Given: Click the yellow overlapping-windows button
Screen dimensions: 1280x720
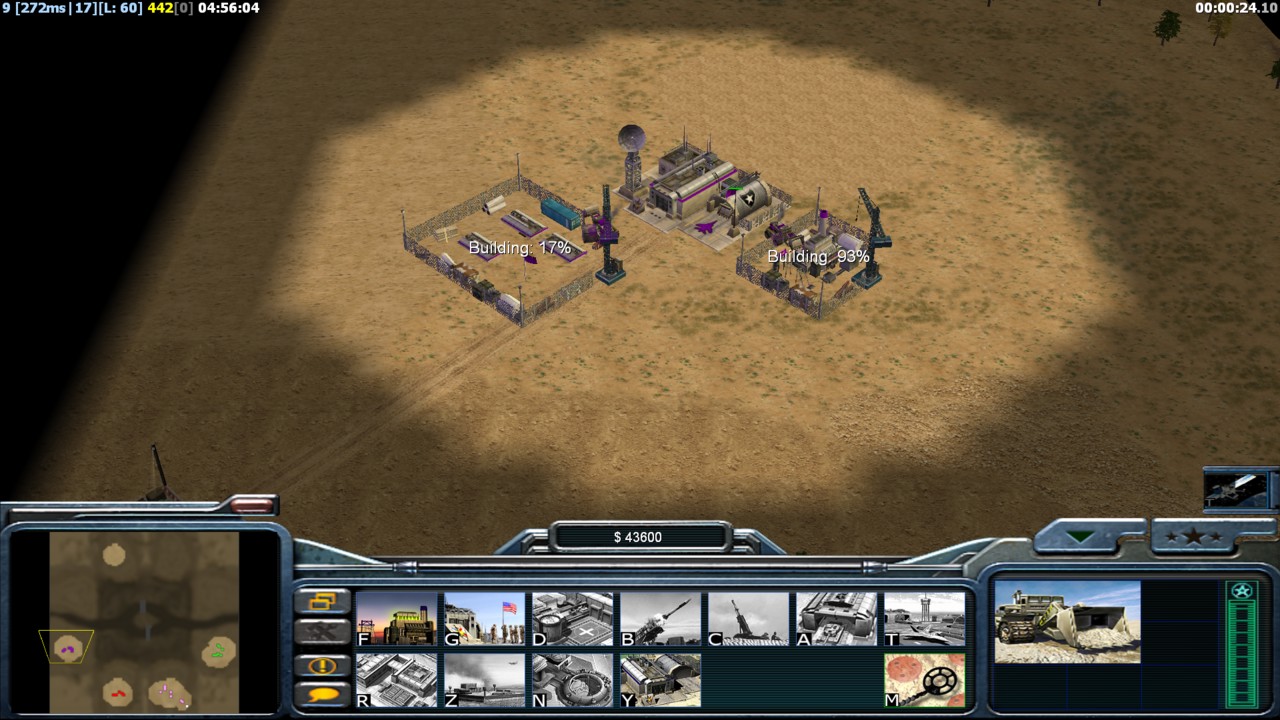Looking at the screenshot, I should 323,601.
